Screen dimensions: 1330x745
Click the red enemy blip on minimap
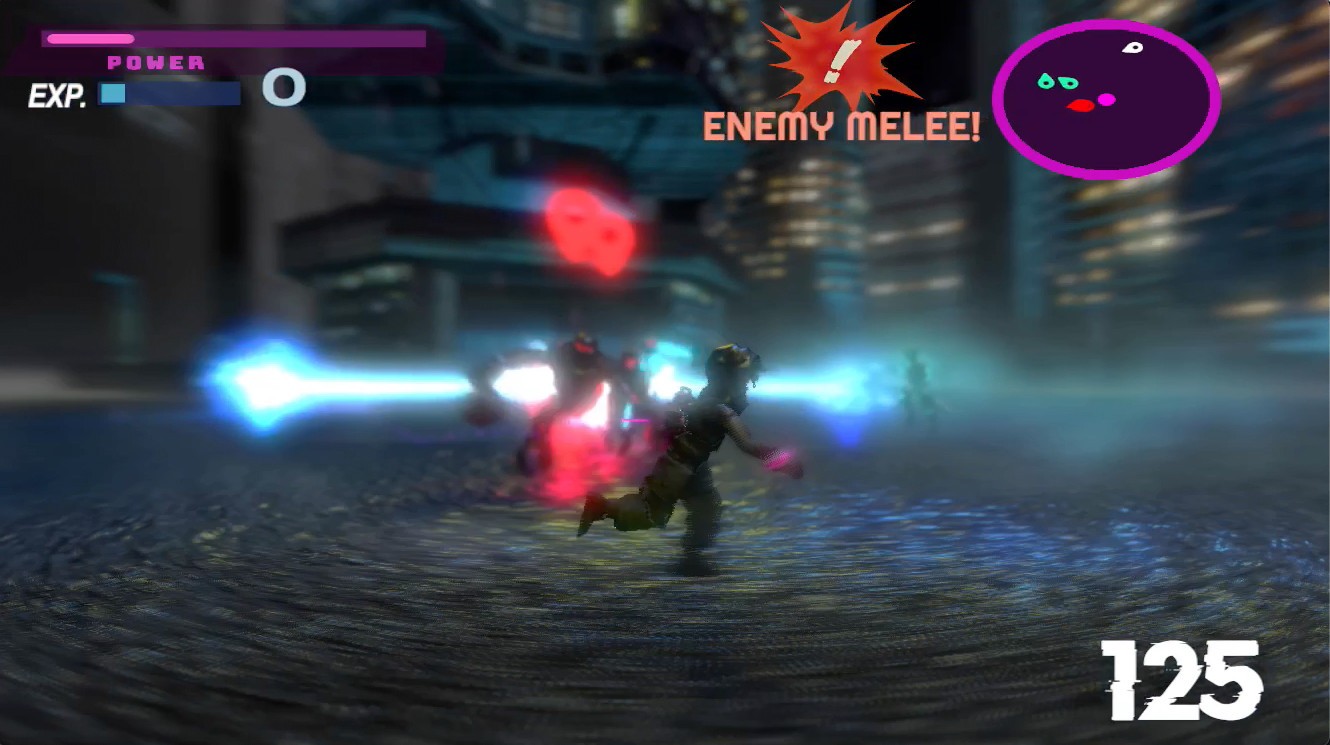(x=1079, y=104)
